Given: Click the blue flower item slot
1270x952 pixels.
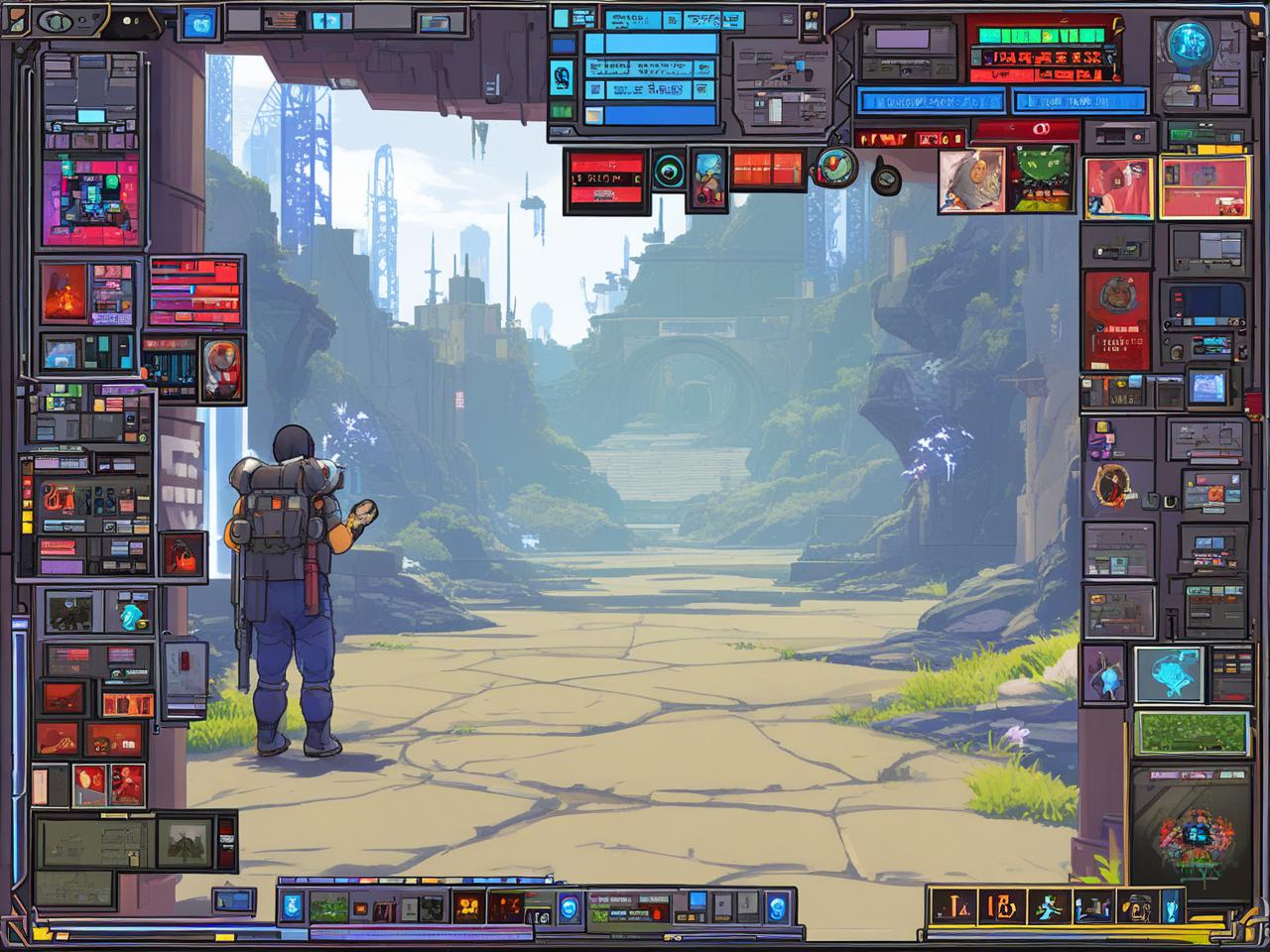Looking at the screenshot, I should click(x=1103, y=673).
